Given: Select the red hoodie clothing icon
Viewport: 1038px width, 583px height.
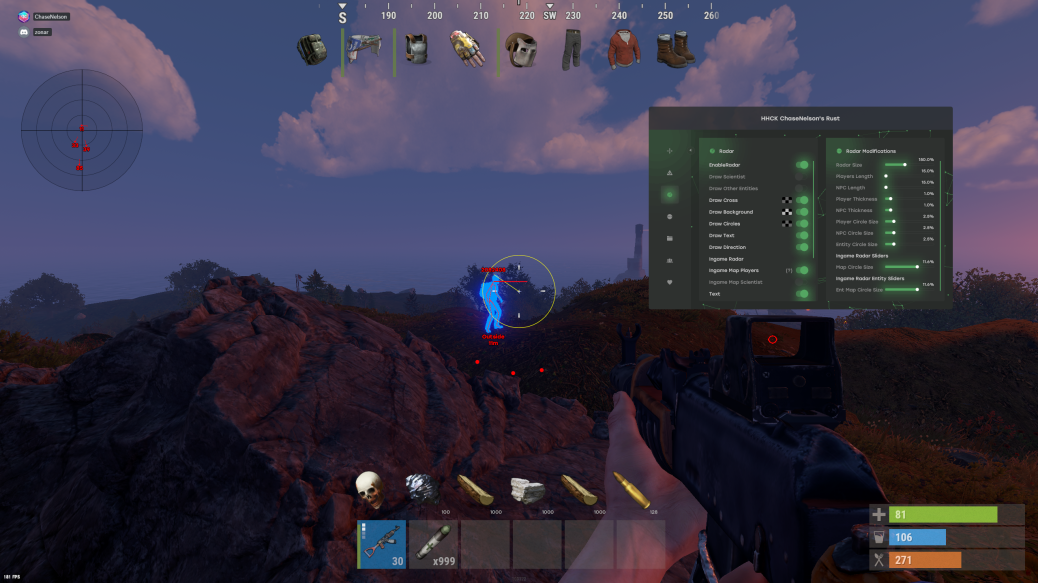Looking at the screenshot, I should click(625, 49).
